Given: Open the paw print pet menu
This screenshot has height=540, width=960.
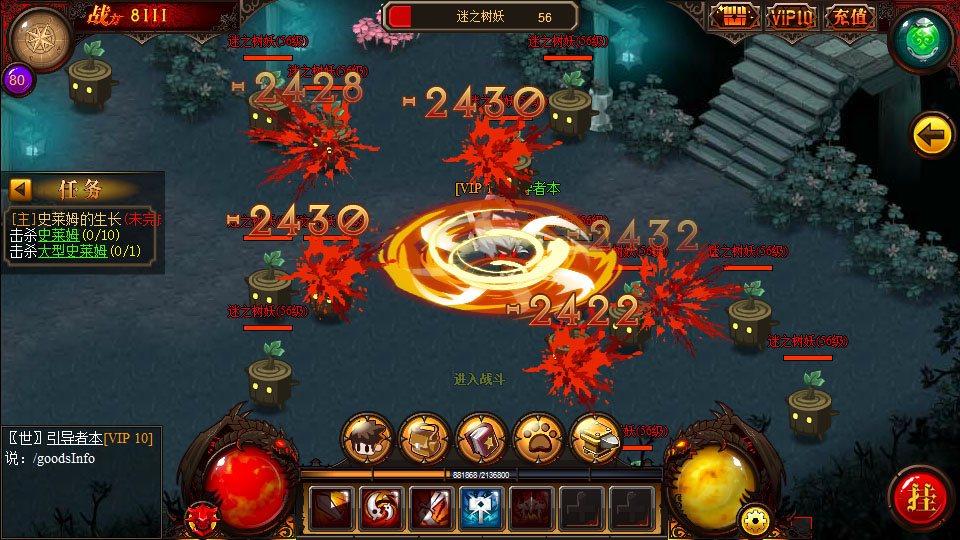Looking at the screenshot, I should click(538, 439).
